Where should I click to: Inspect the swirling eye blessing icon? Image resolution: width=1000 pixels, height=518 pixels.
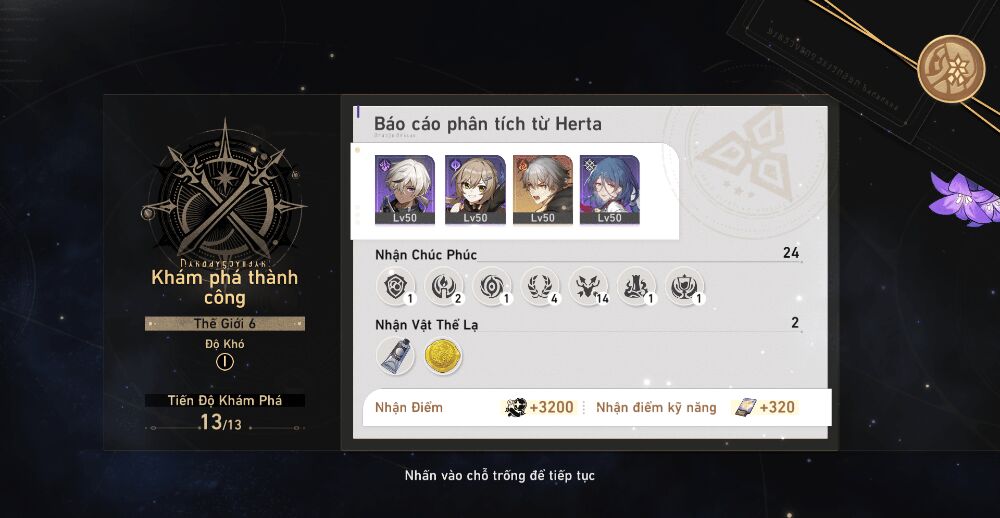tap(489, 286)
